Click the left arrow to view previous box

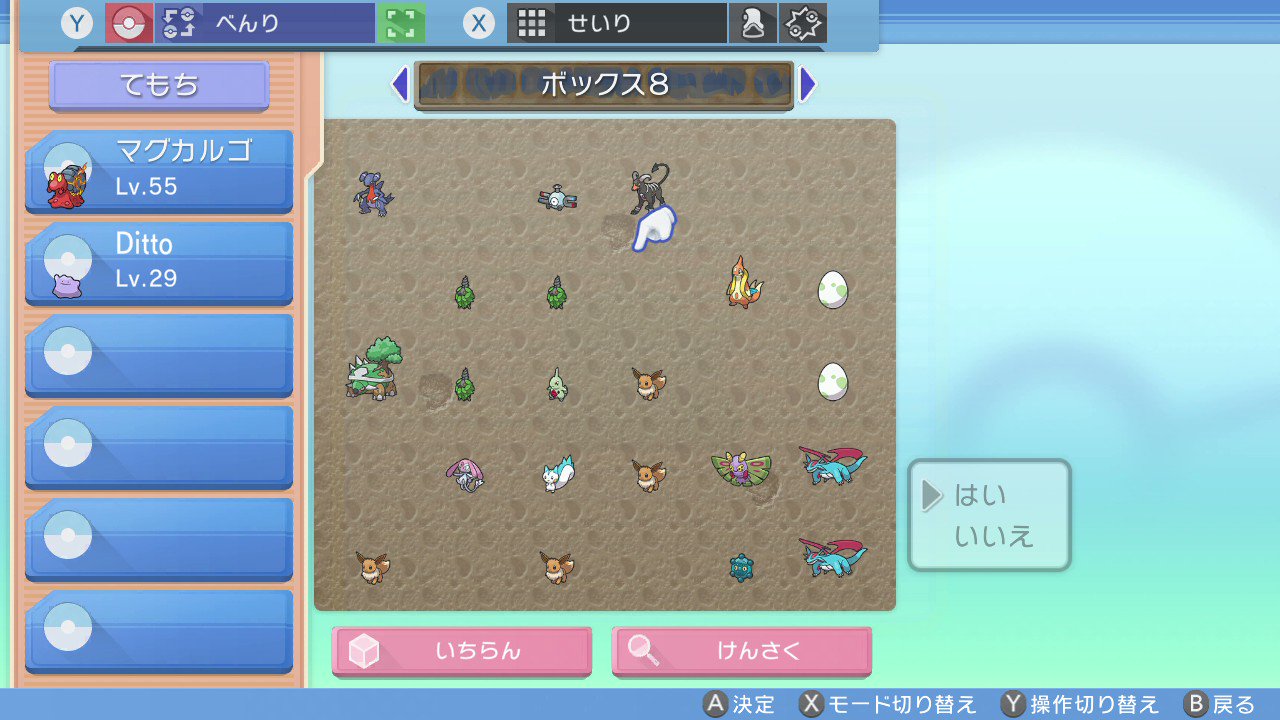click(x=401, y=85)
